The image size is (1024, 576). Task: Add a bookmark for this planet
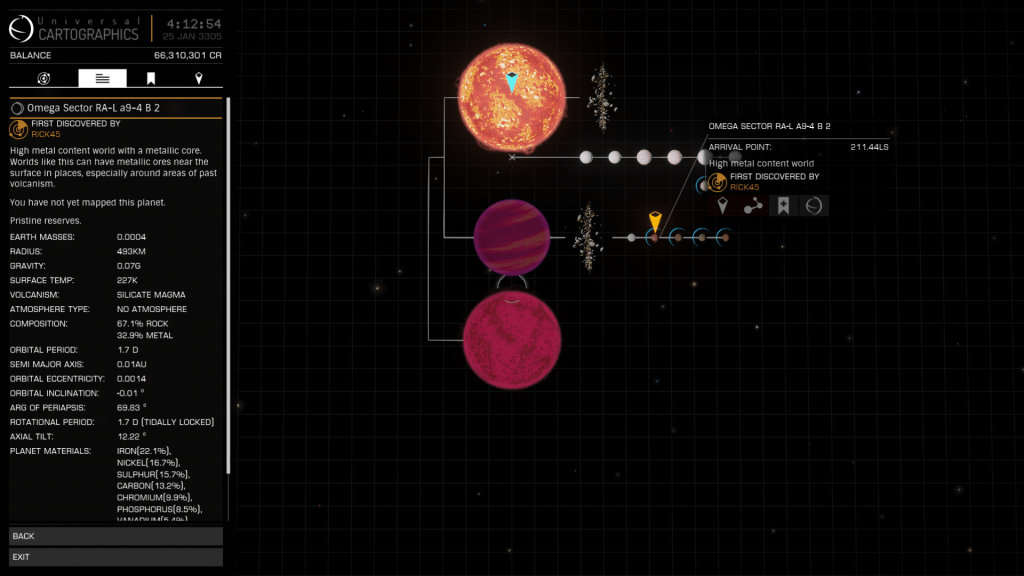point(784,206)
